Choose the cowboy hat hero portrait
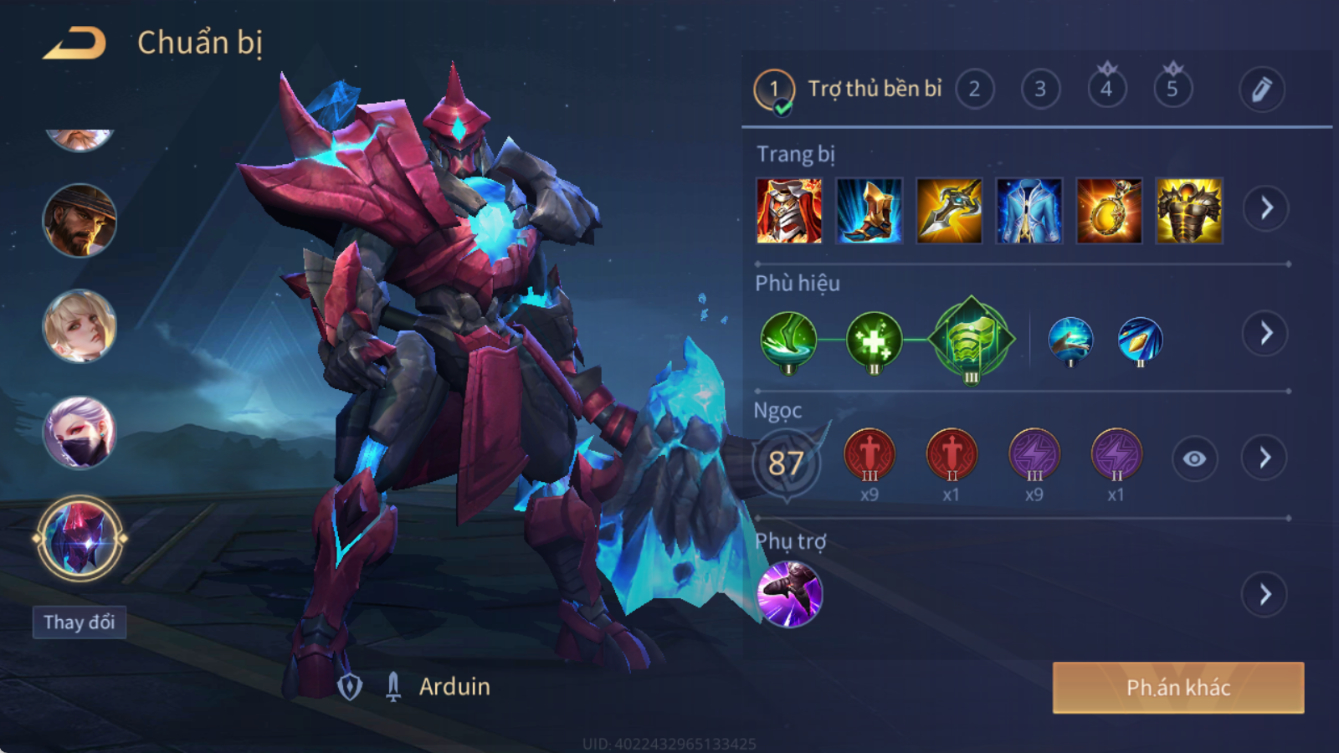Screen dimensions: 1339x753 click(79, 220)
